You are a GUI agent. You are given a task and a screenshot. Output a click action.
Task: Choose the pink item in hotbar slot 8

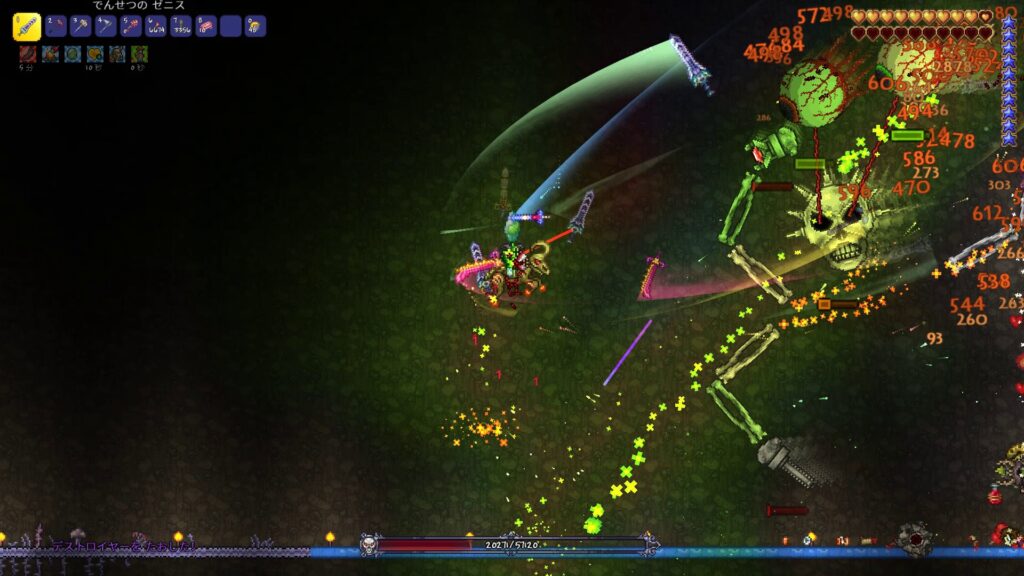pos(205,27)
